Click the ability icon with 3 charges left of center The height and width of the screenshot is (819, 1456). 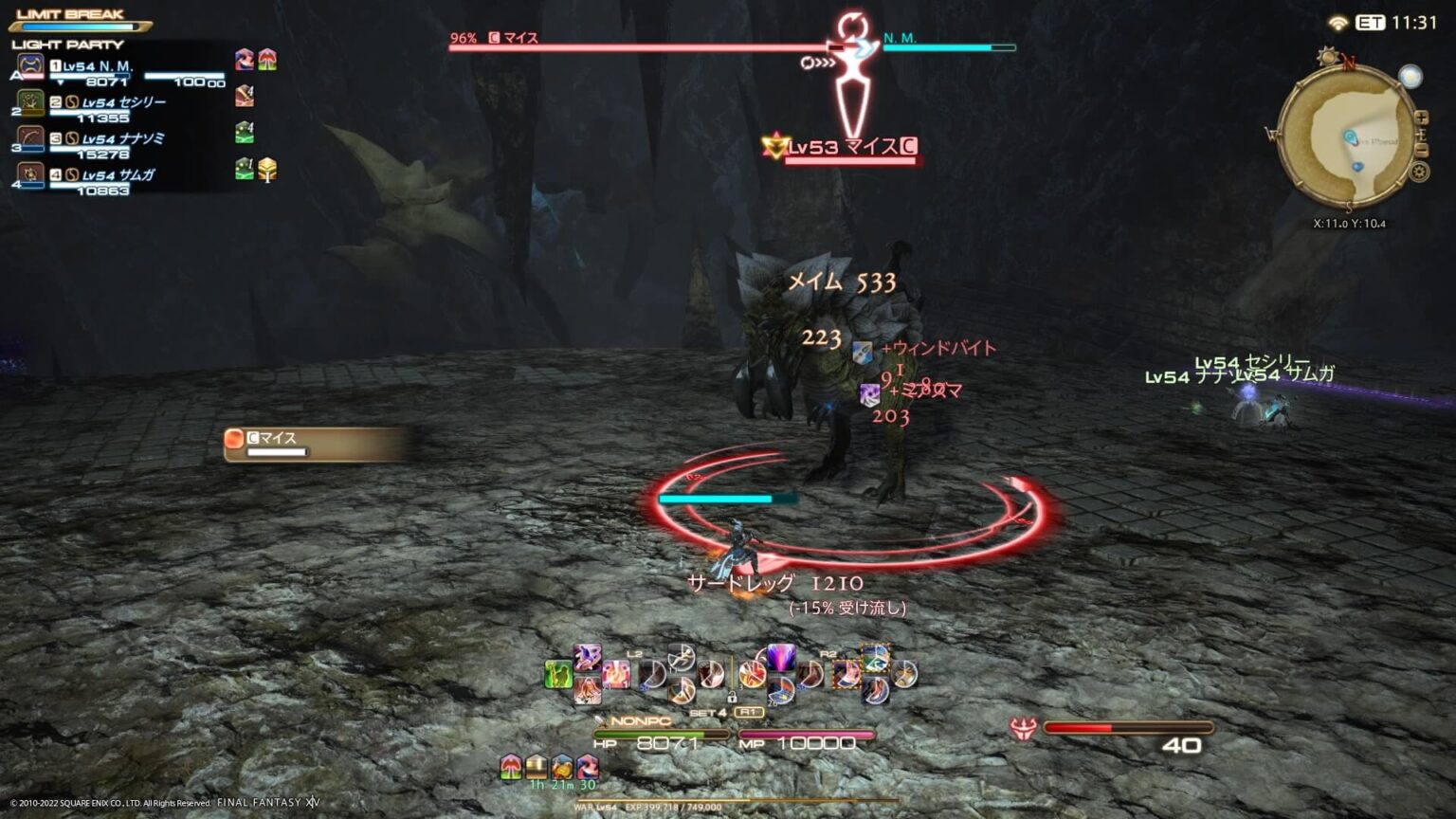pyautogui.click(x=753, y=674)
